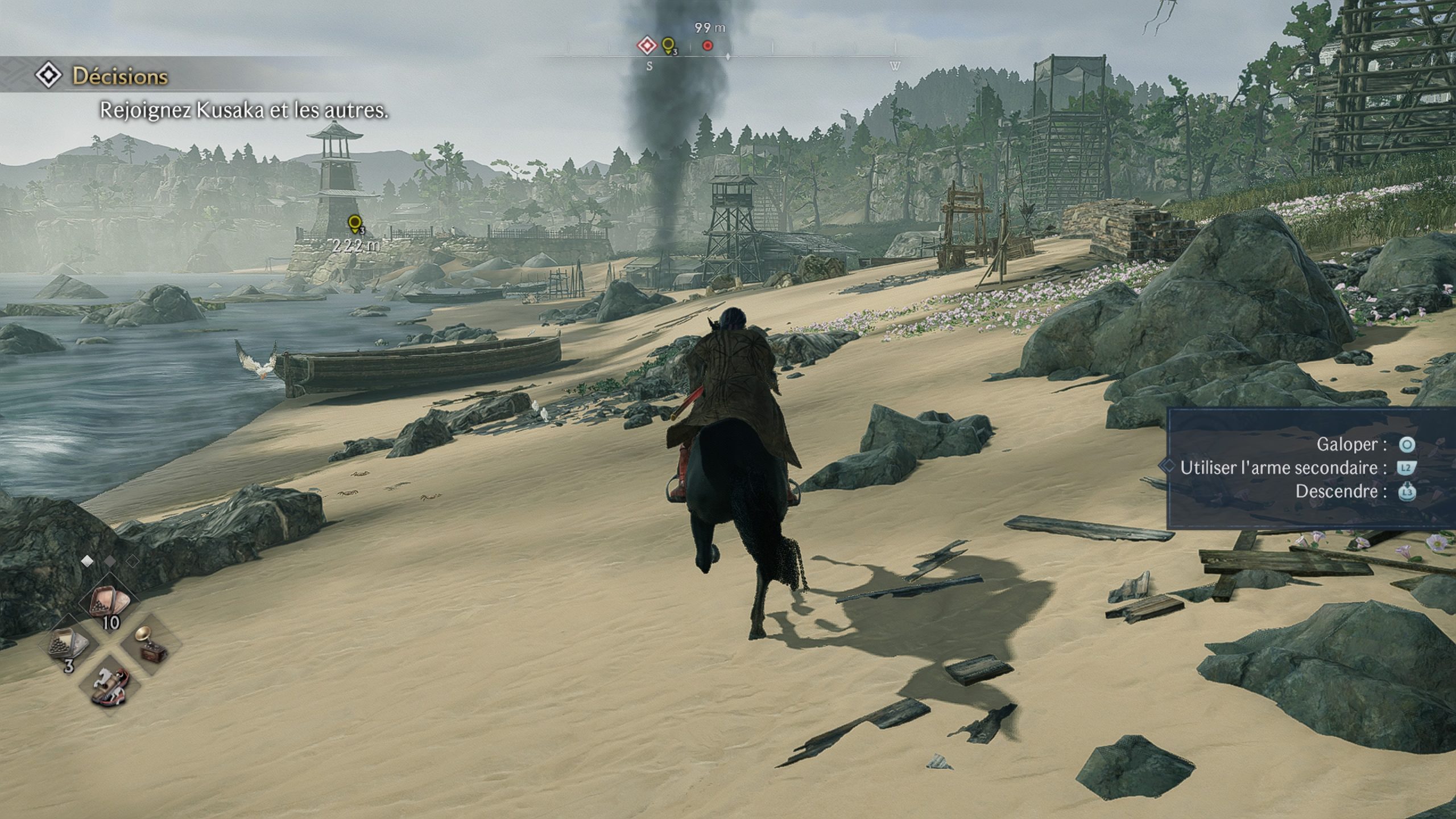
Task: Open the Décisions quest tracker
Action: [x=119, y=77]
